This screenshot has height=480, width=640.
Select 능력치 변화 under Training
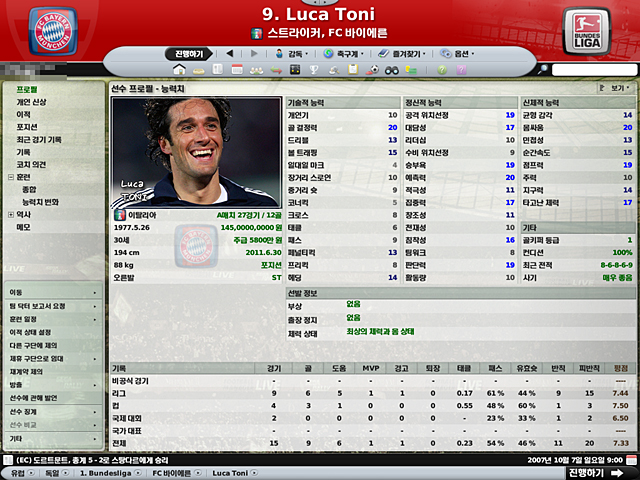(40, 202)
